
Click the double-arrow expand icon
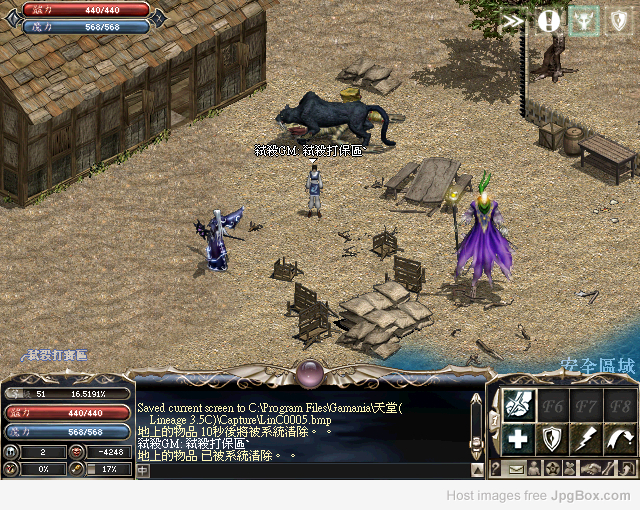coord(513,20)
